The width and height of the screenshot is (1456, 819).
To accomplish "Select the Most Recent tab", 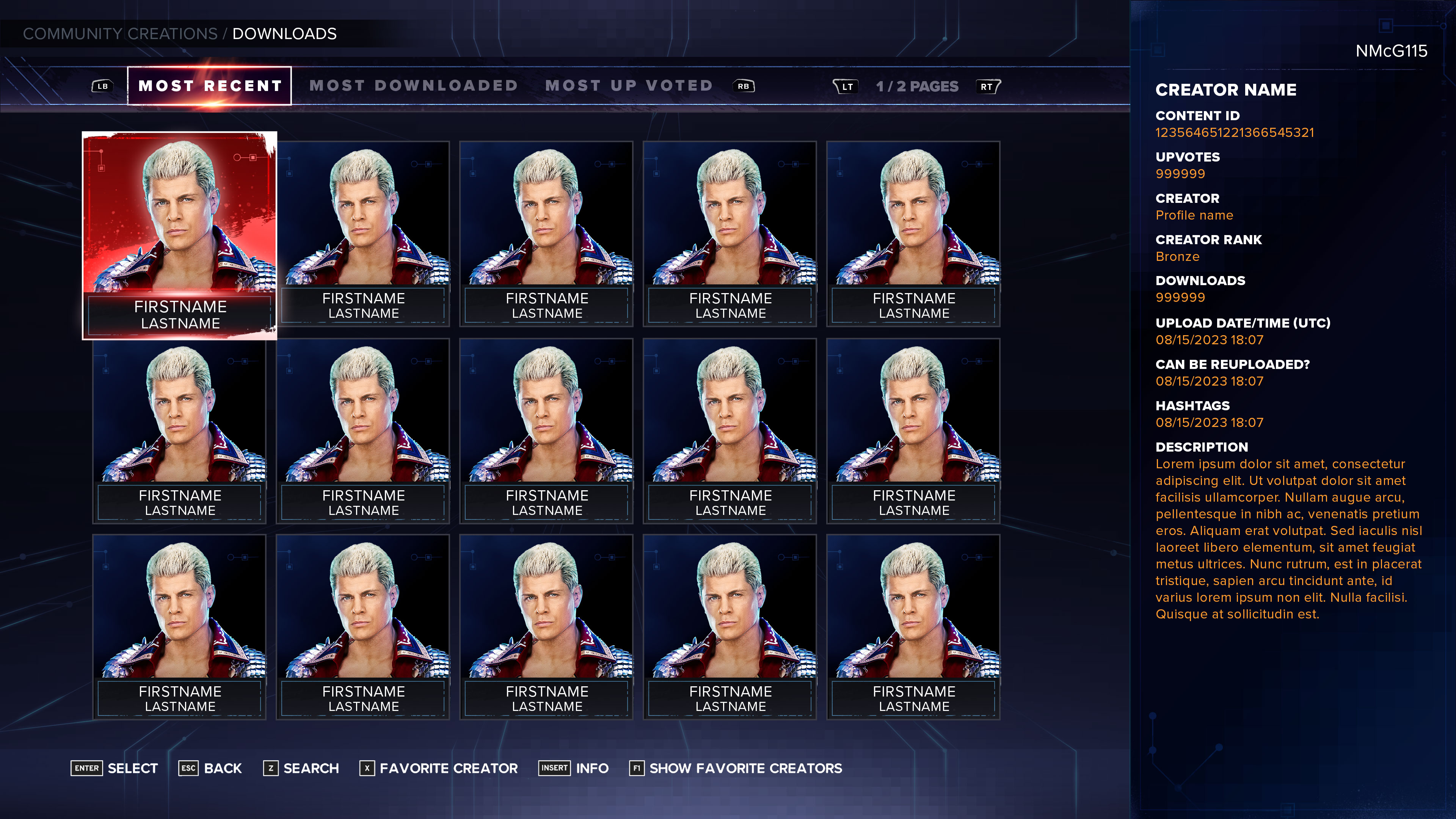I will (x=210, y=86).
